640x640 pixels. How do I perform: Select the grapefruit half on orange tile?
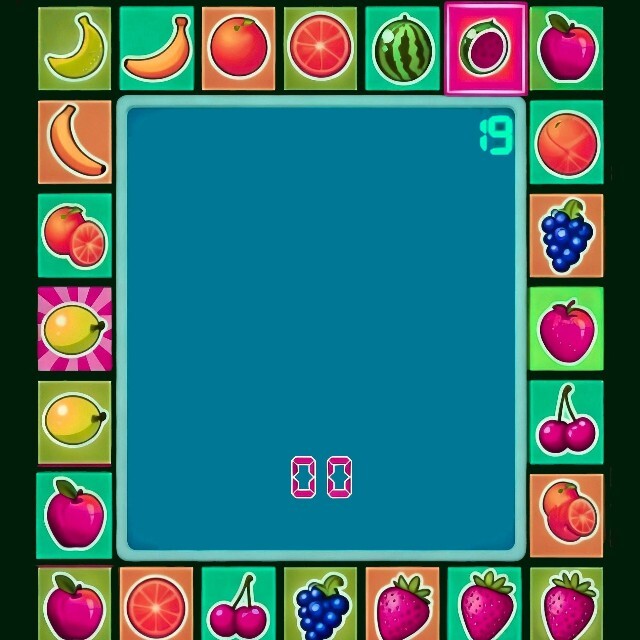156,603
